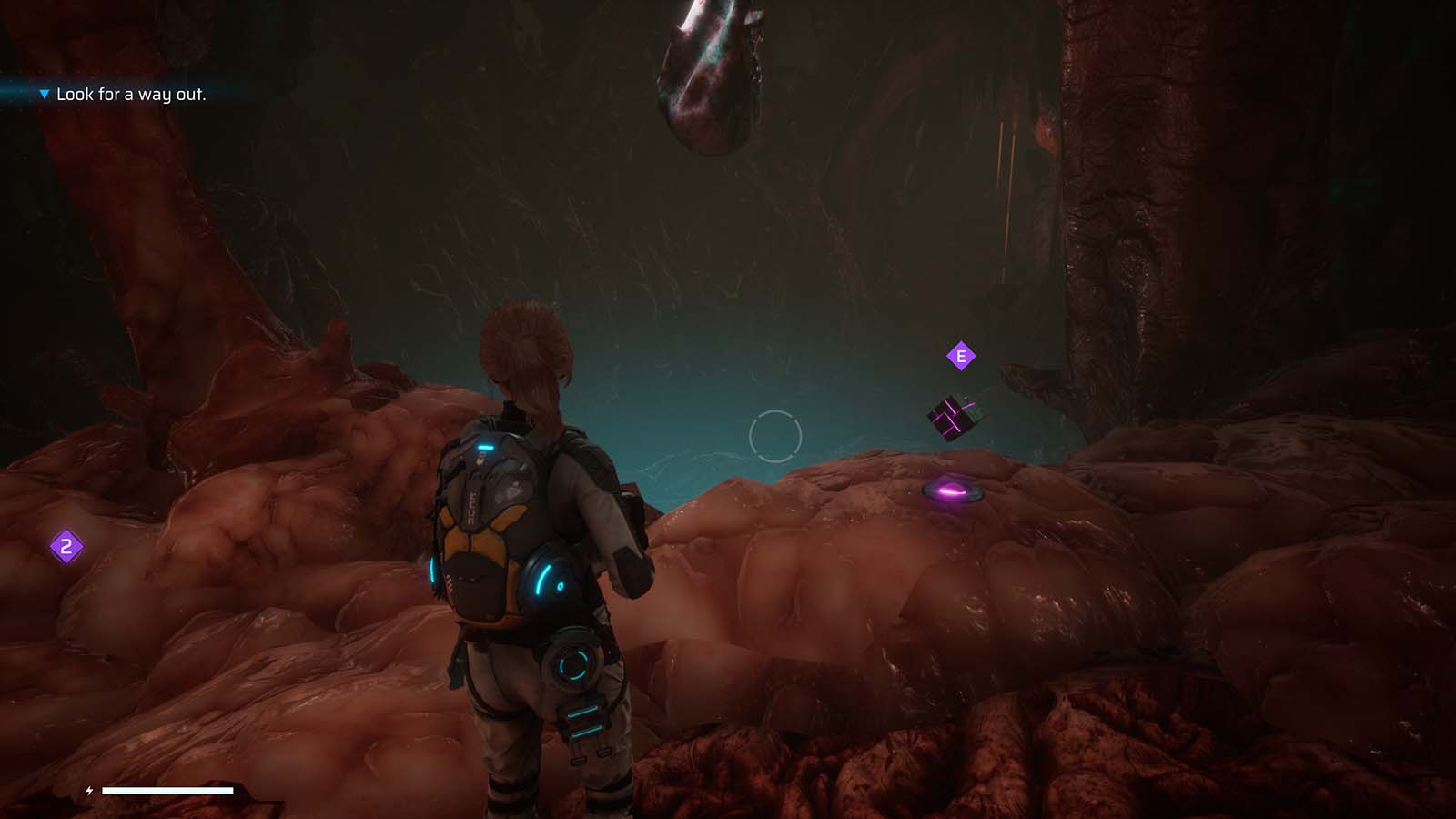Image resolution: width=1456 pixels, height=819 pixels.
Task: Click the circular aiming reticle
Action: (774, 438)
